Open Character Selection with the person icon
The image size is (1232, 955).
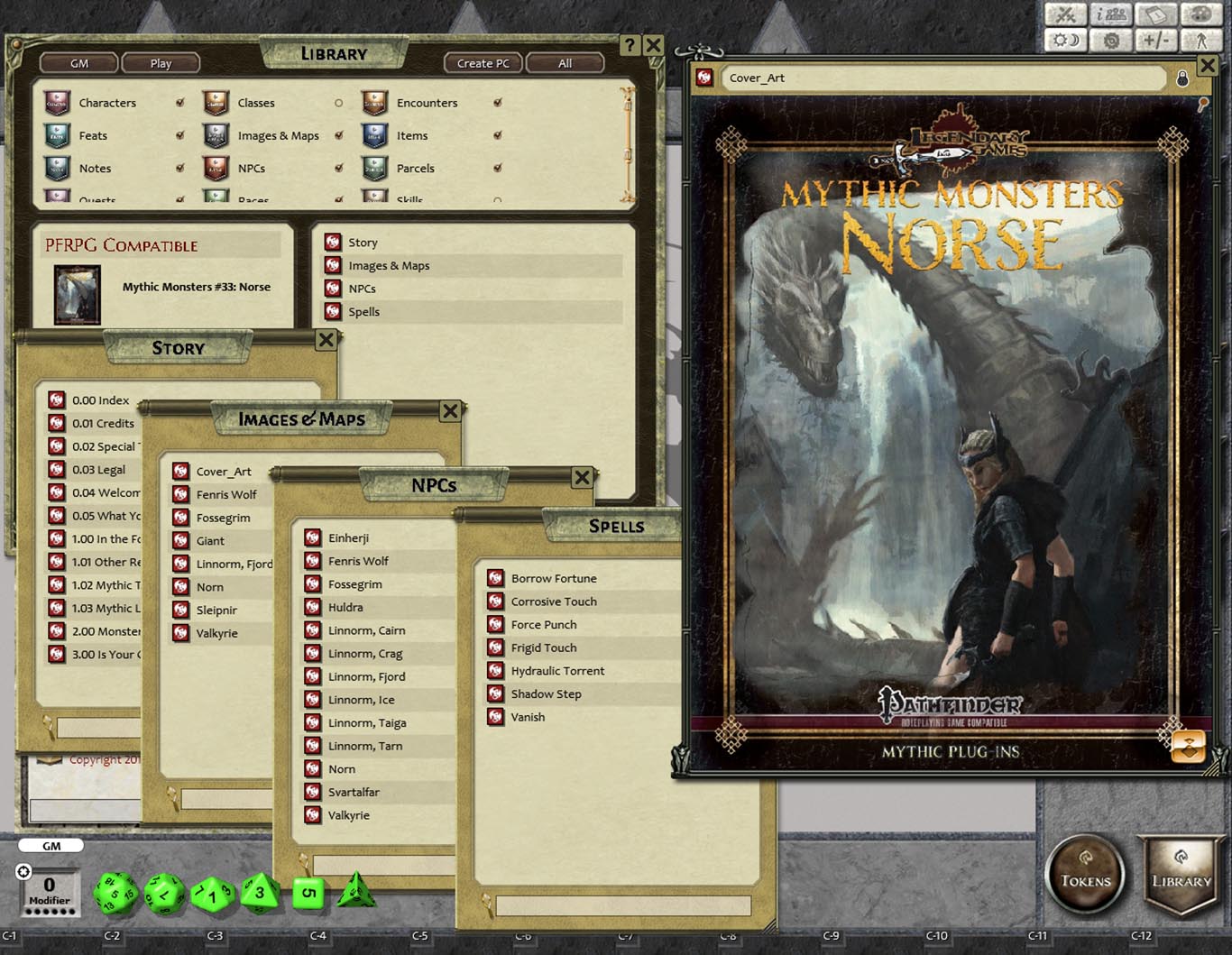1200,39
